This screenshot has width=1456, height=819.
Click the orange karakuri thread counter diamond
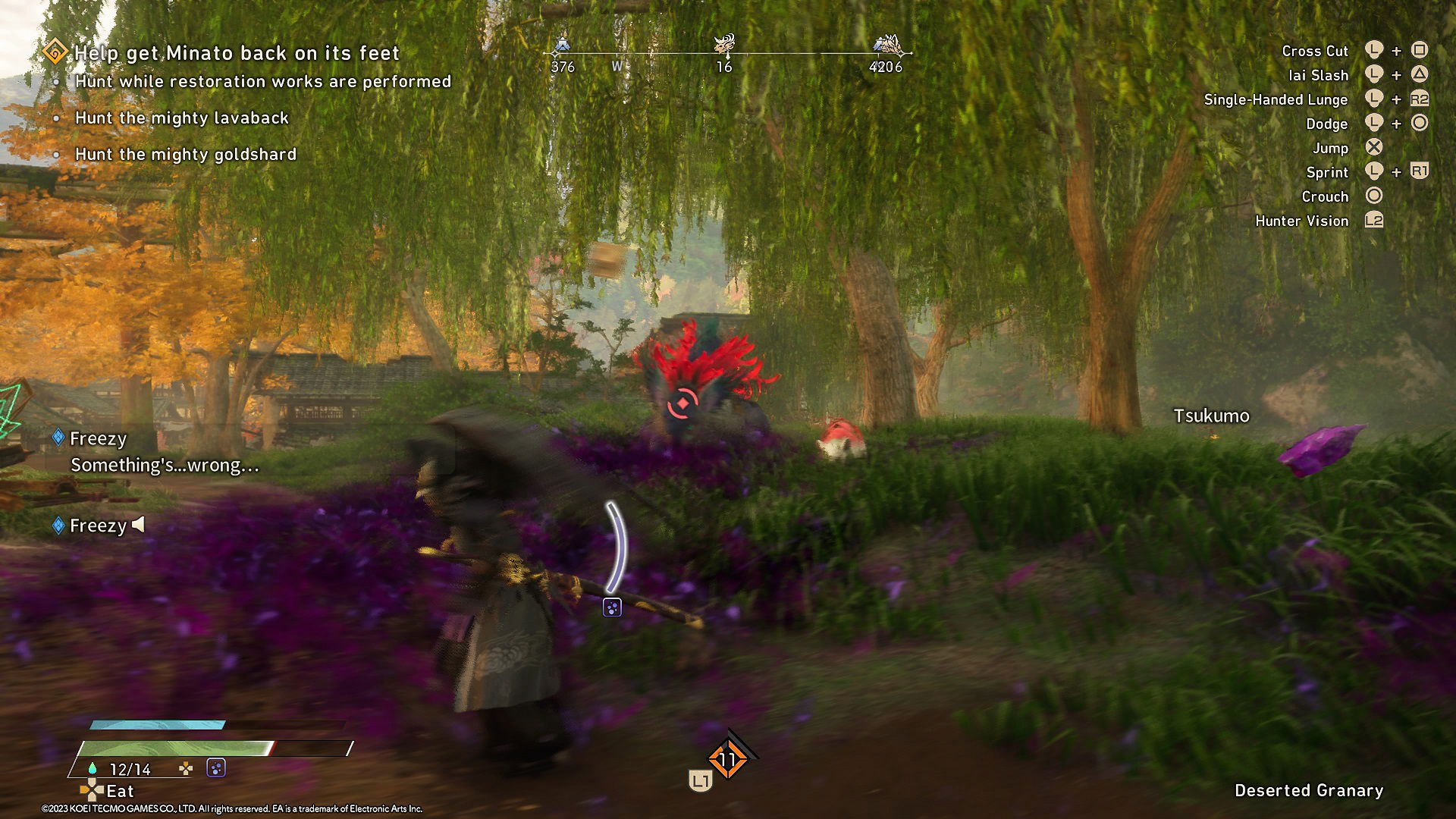coord(727,759)
